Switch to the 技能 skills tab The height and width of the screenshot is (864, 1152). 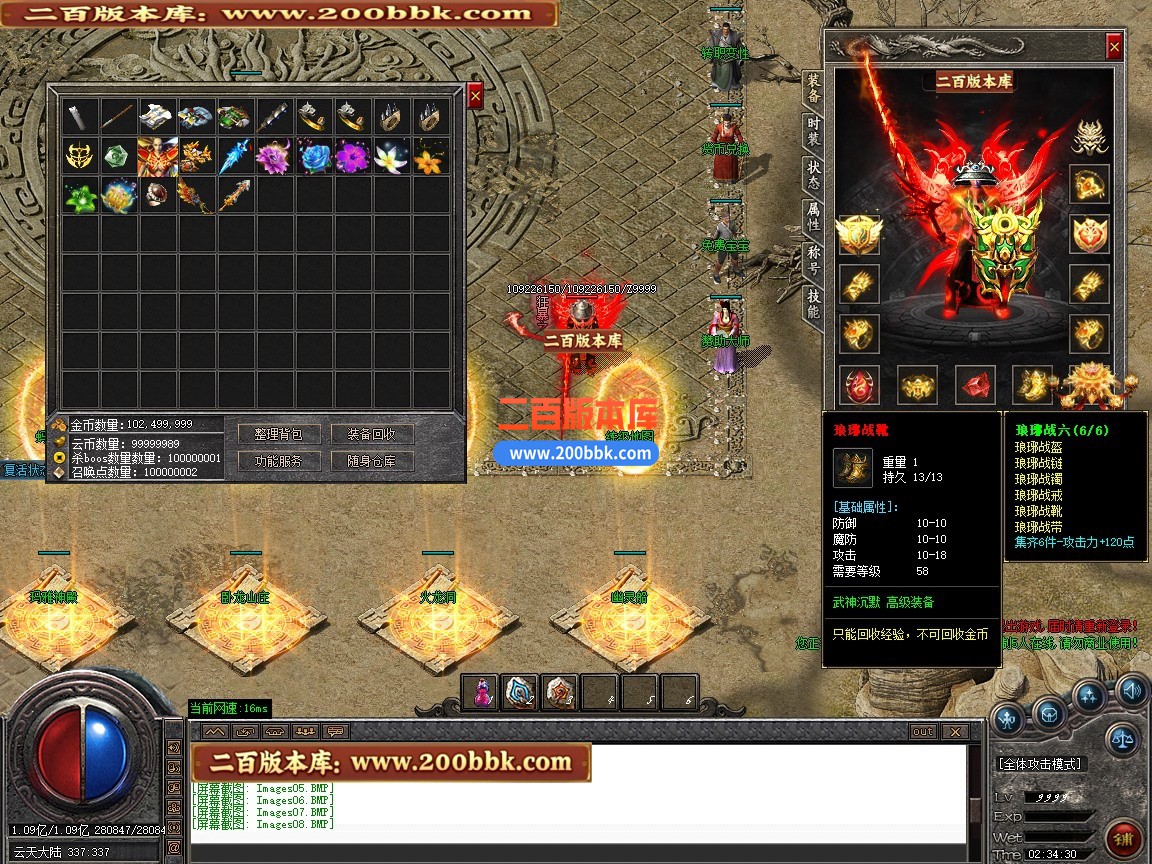pyautogui.click(x=813, y=301)
